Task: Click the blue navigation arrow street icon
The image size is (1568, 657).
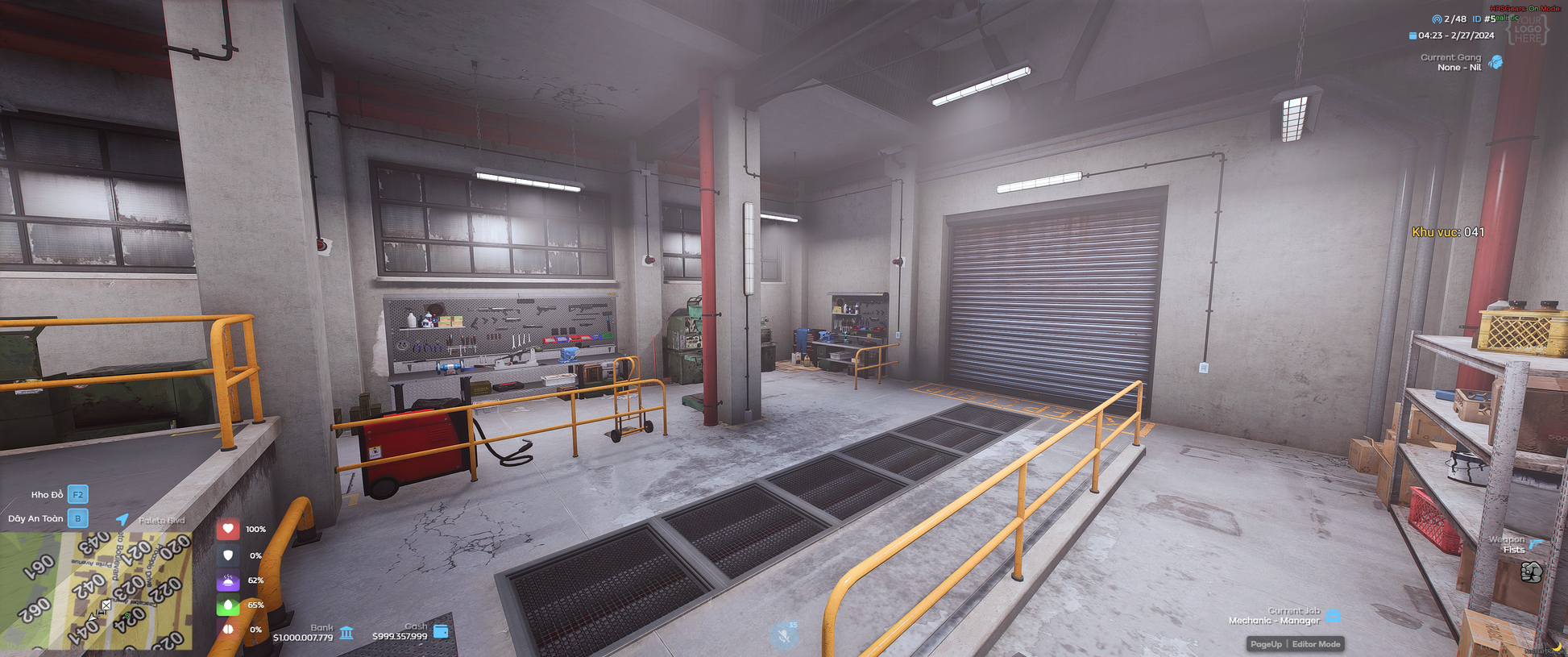Action: point(122,519)
